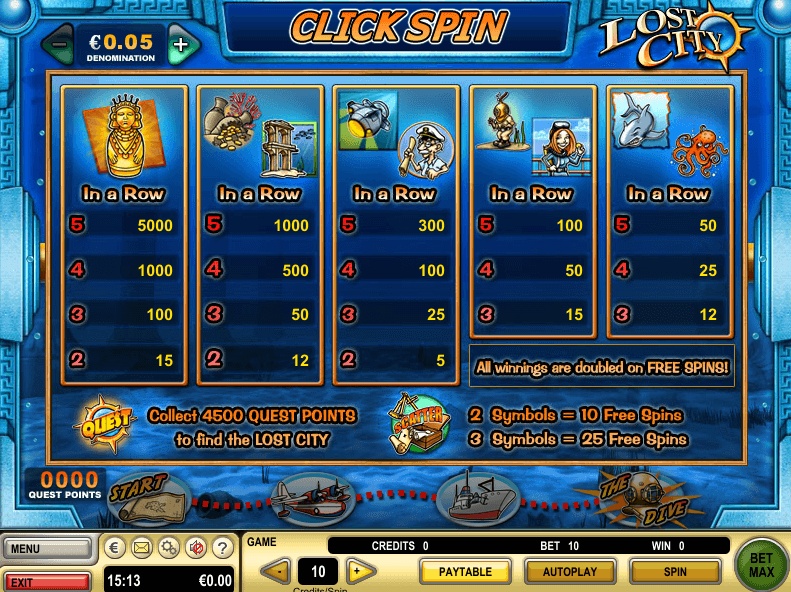Toggle the PAYTABLE button
The height and width of the screenshot is (592, 791).
coord(465,572)
